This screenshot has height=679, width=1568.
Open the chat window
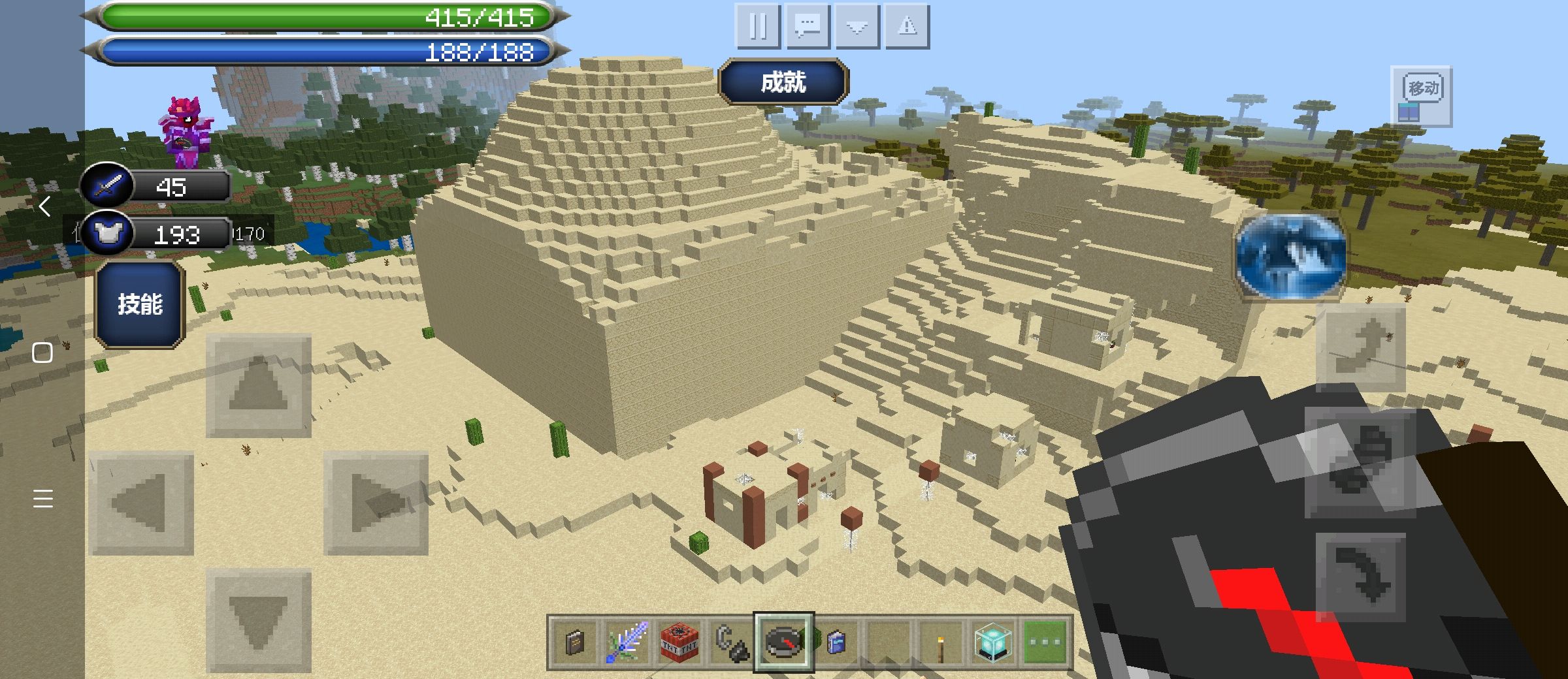pos(808,27)
